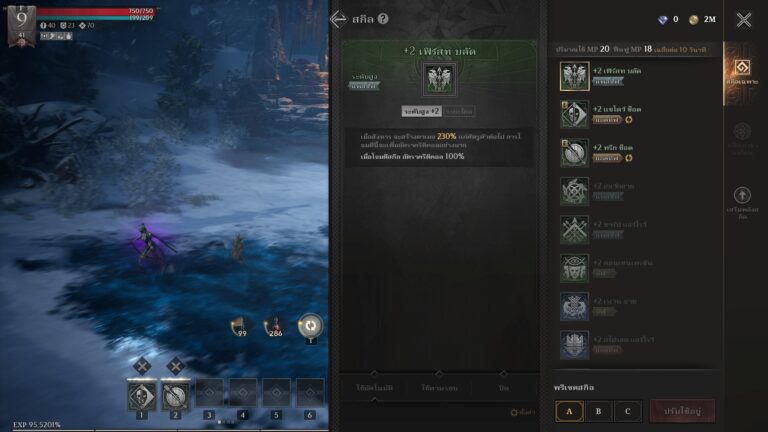Choose skill preset A
768x432 pixels.
coord(570,410)
